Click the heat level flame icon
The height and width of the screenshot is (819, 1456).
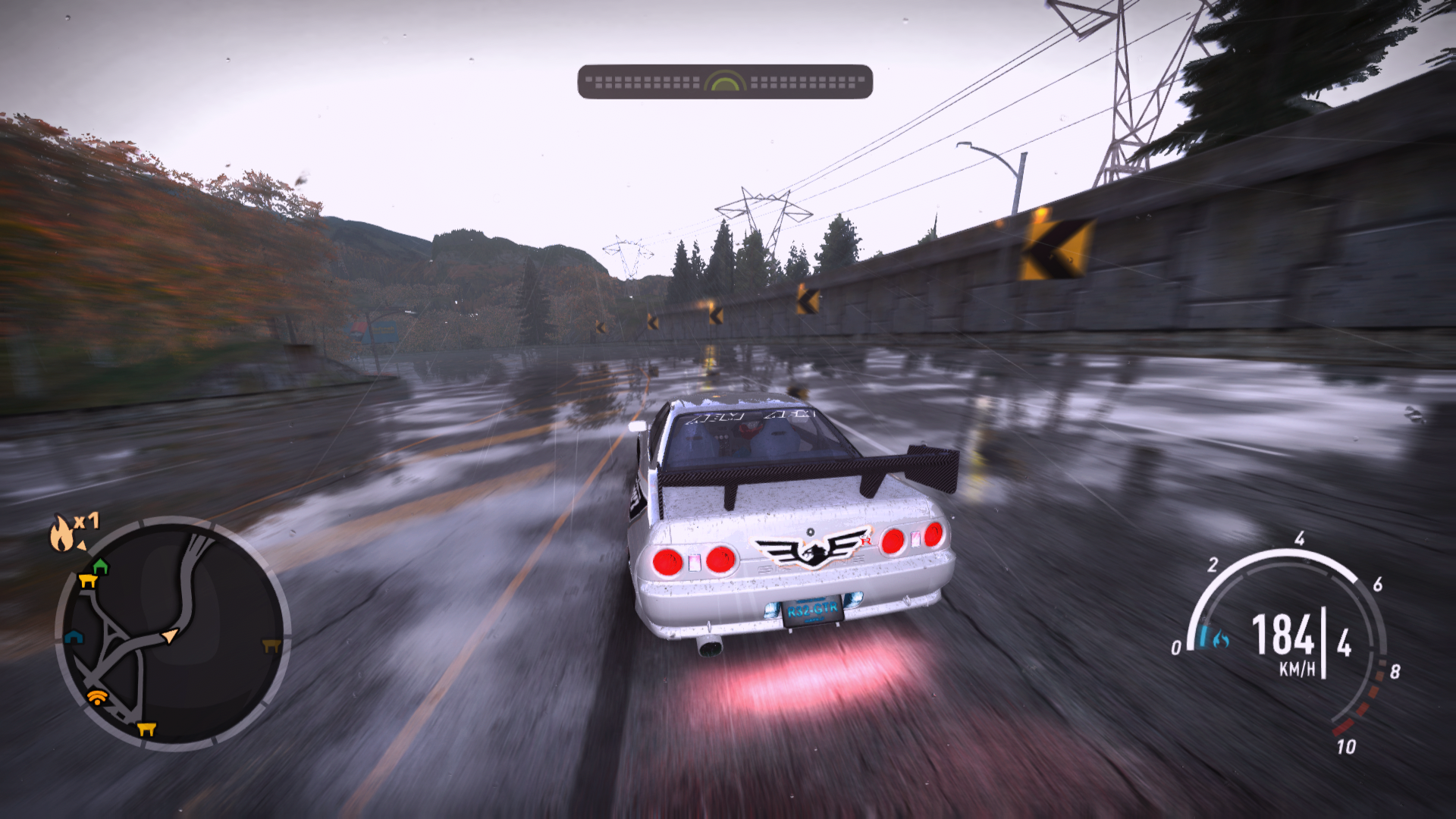[x=62, y=533]
